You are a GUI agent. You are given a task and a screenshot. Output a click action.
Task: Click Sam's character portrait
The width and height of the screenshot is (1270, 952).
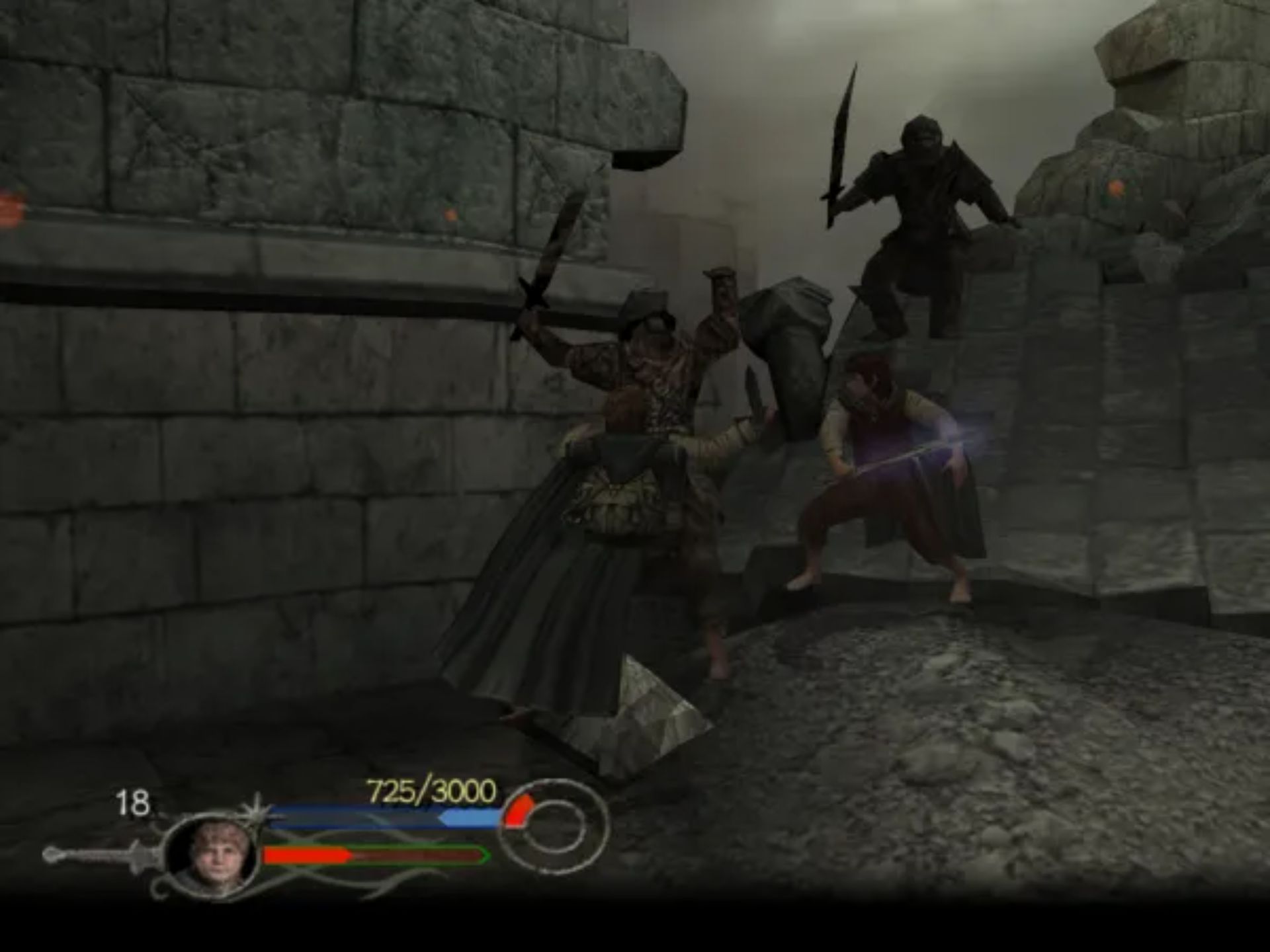(x=212, y=855)
